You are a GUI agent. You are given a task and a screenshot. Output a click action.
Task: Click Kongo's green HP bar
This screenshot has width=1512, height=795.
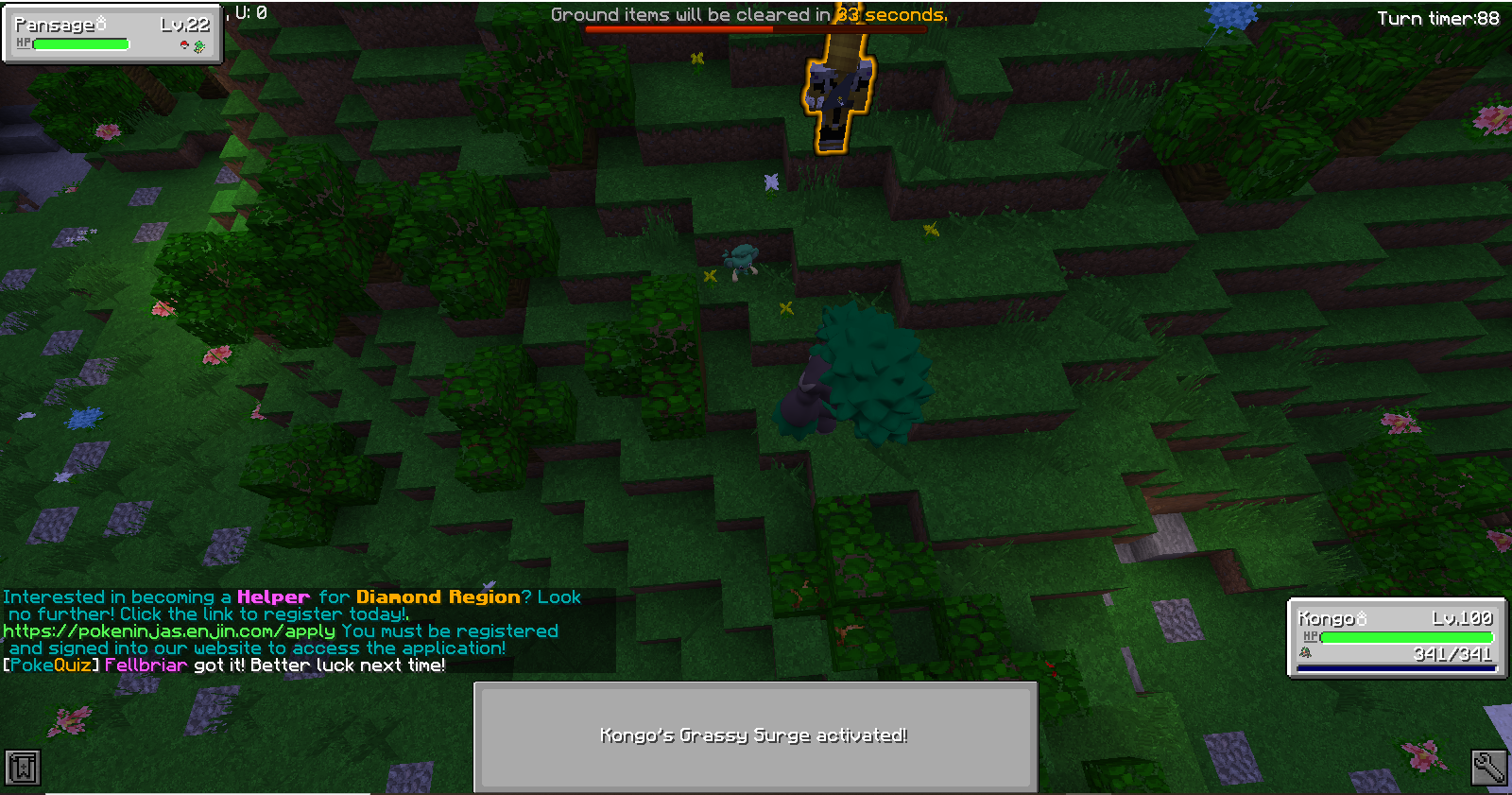1408,636
